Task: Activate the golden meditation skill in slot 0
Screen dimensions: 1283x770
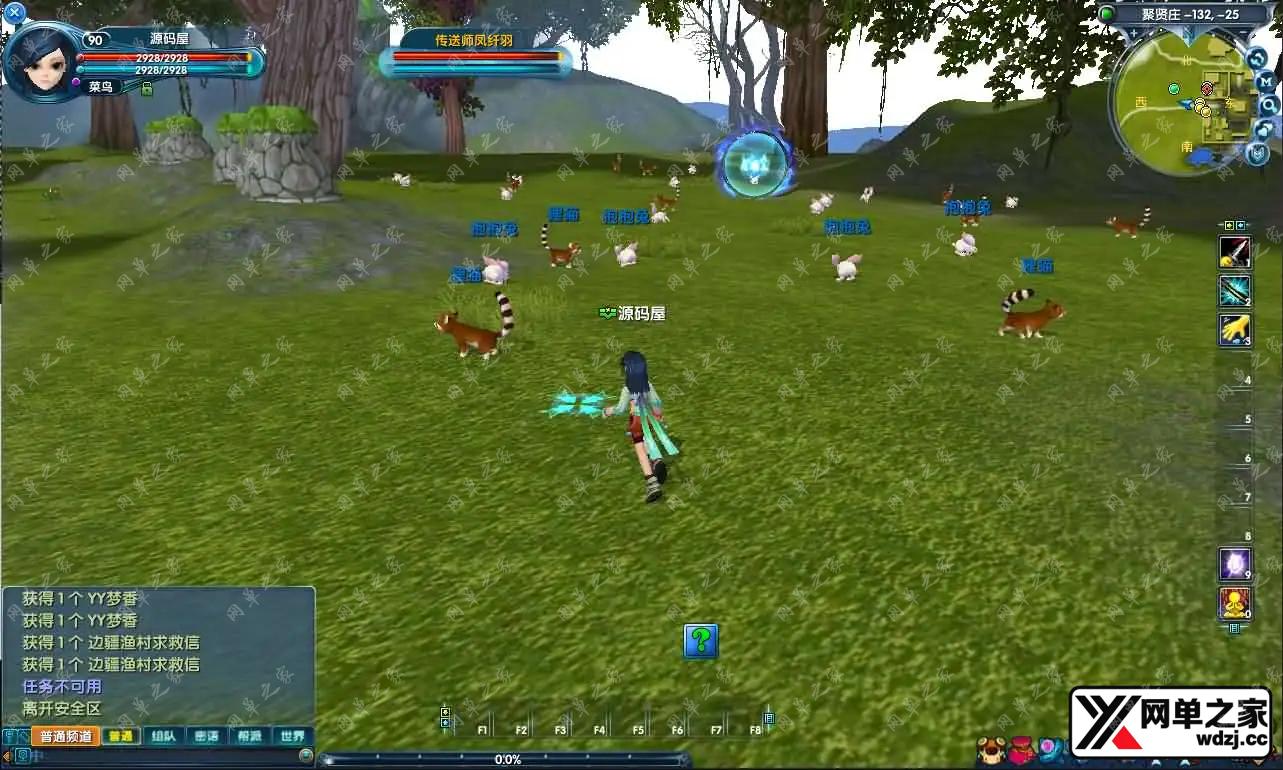Action: tap(1234, 603)
